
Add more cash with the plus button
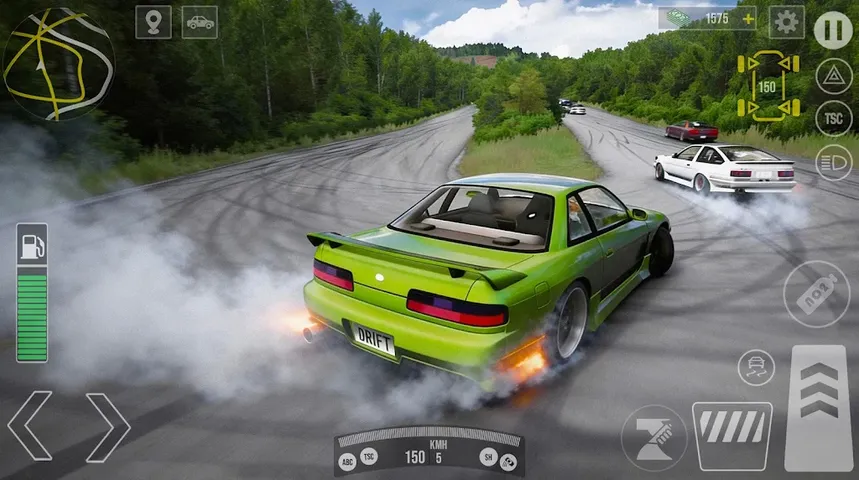747,19
